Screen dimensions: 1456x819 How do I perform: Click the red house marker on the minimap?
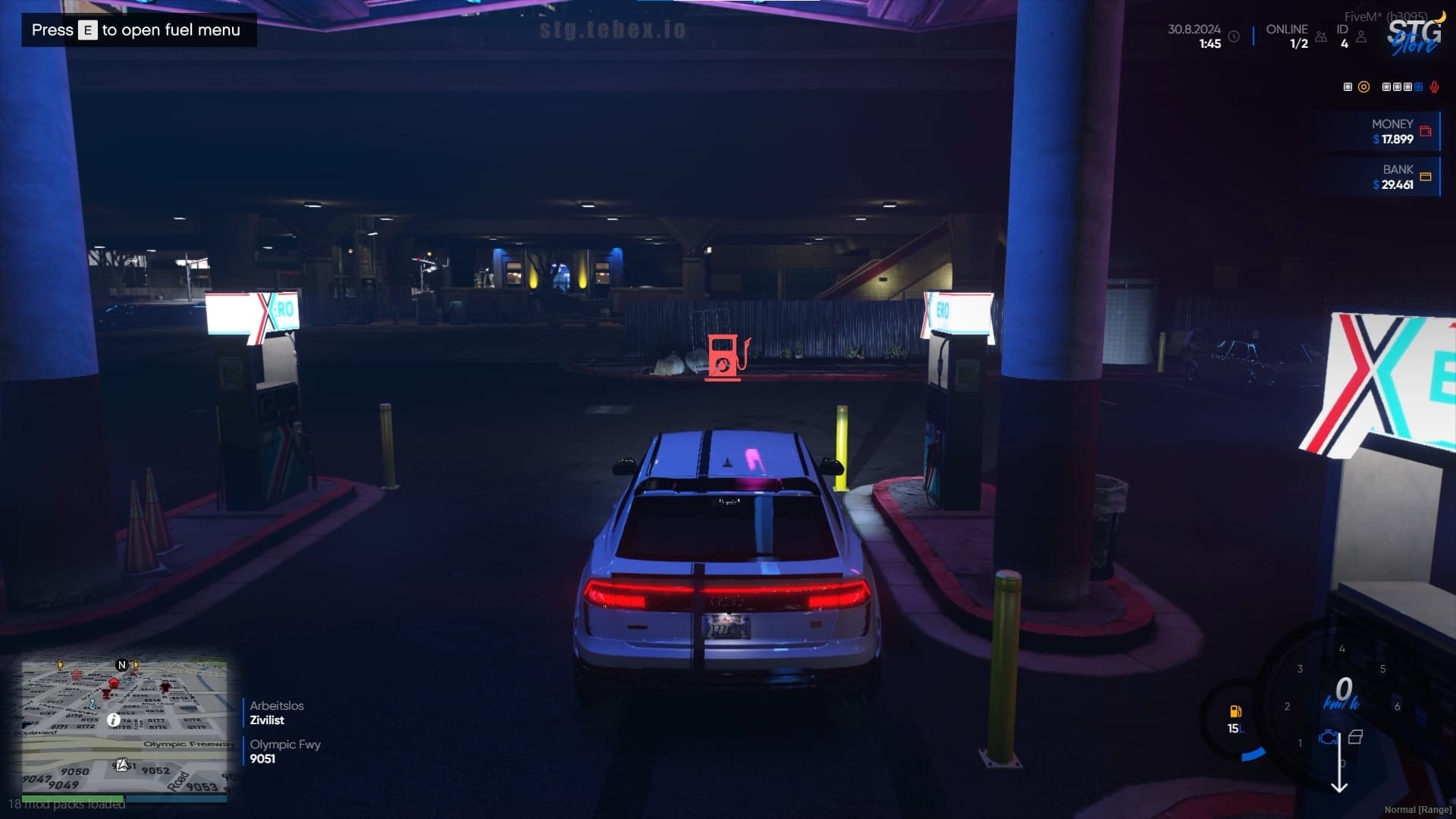[114, 683]
